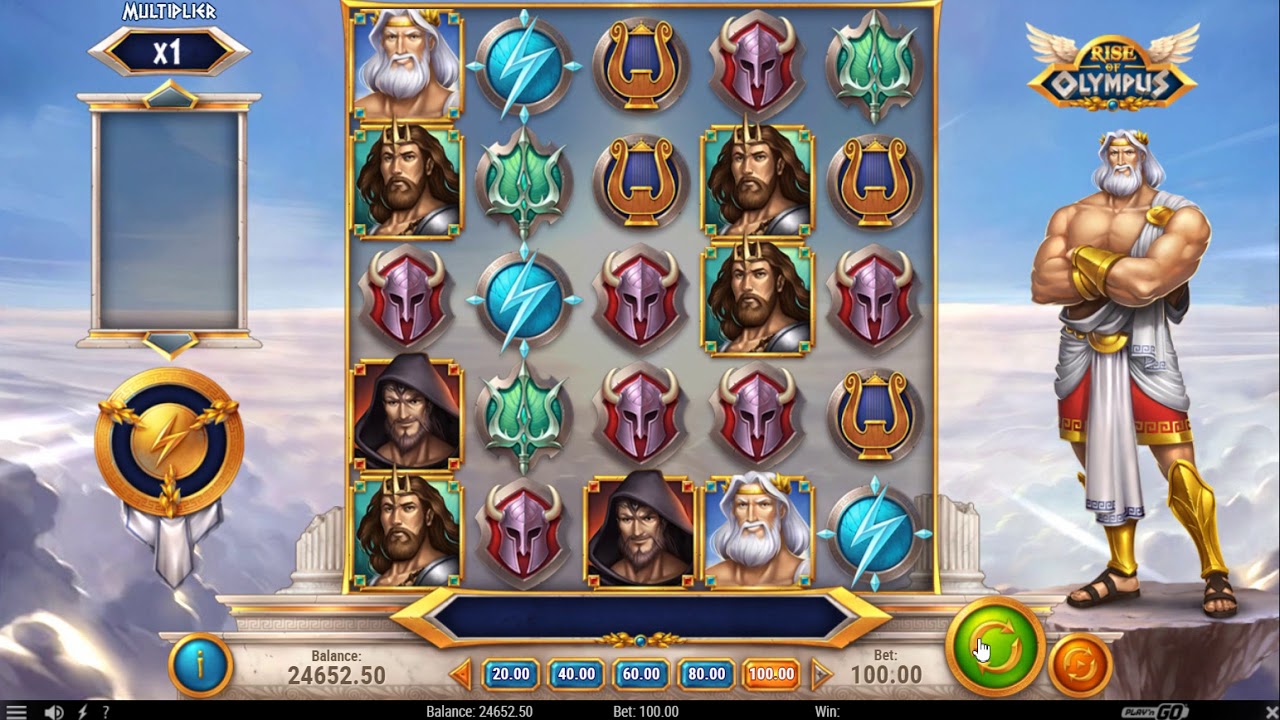The height and width of the screenshot is (720, 1280).
Task: Select the 60.00 bet value
Action: click(640, 674)
